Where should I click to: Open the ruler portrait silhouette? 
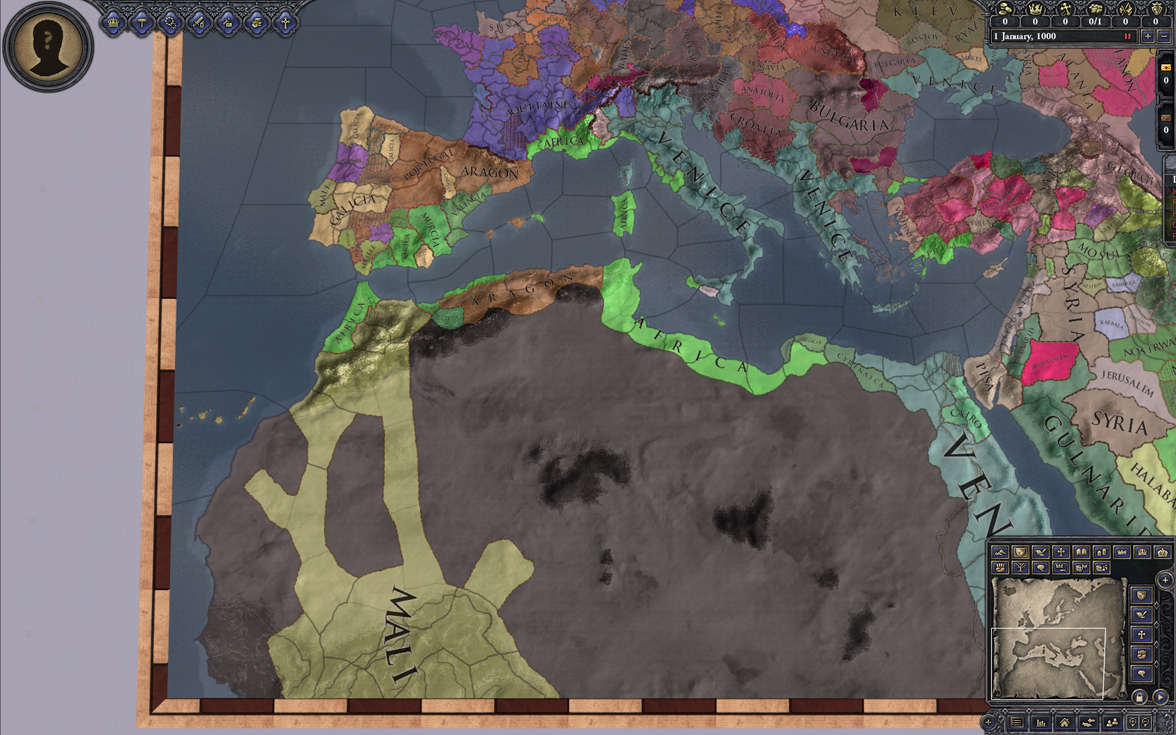(48, 45)
